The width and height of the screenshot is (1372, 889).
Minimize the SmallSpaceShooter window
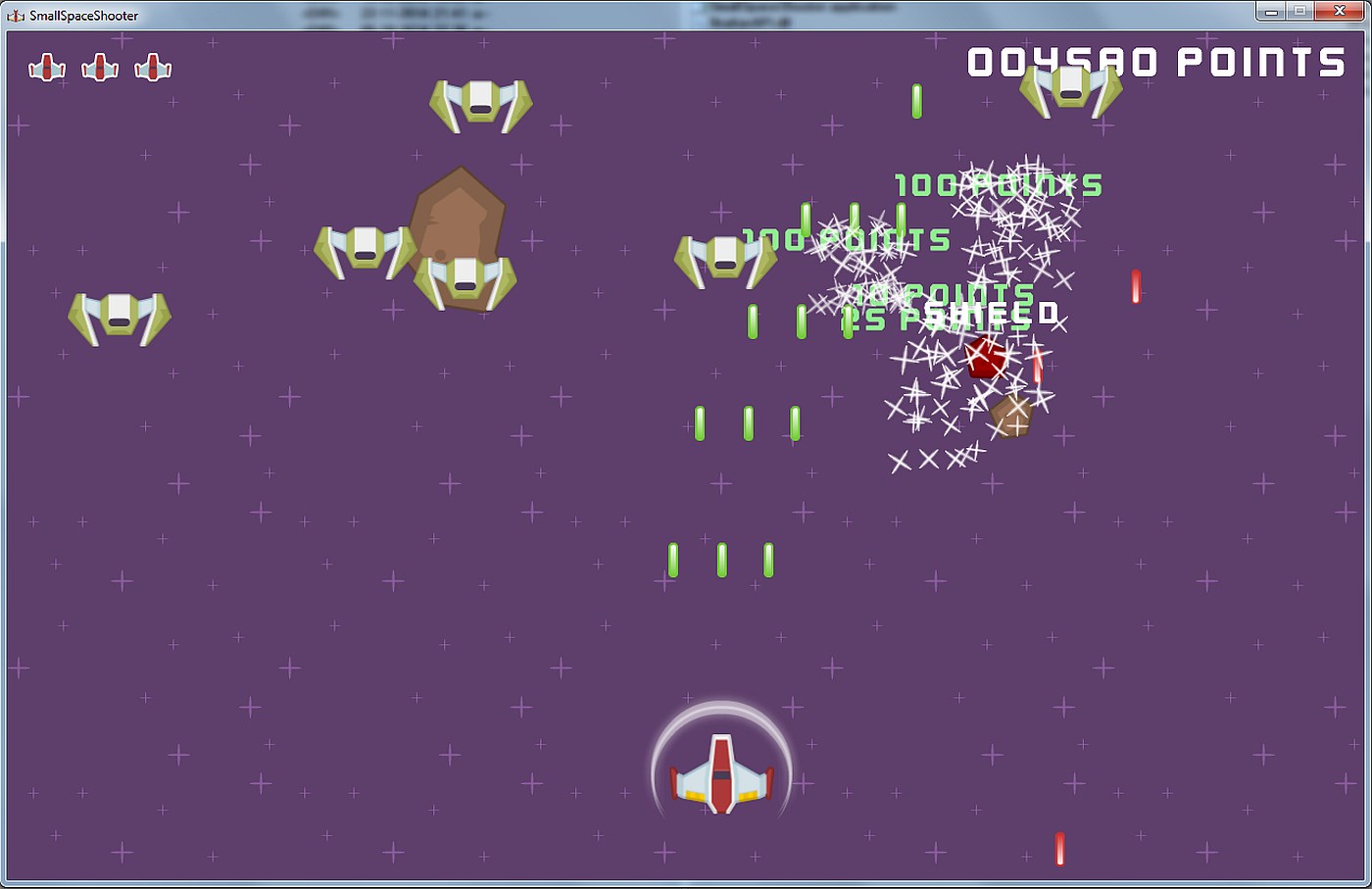pos(1270,11)
